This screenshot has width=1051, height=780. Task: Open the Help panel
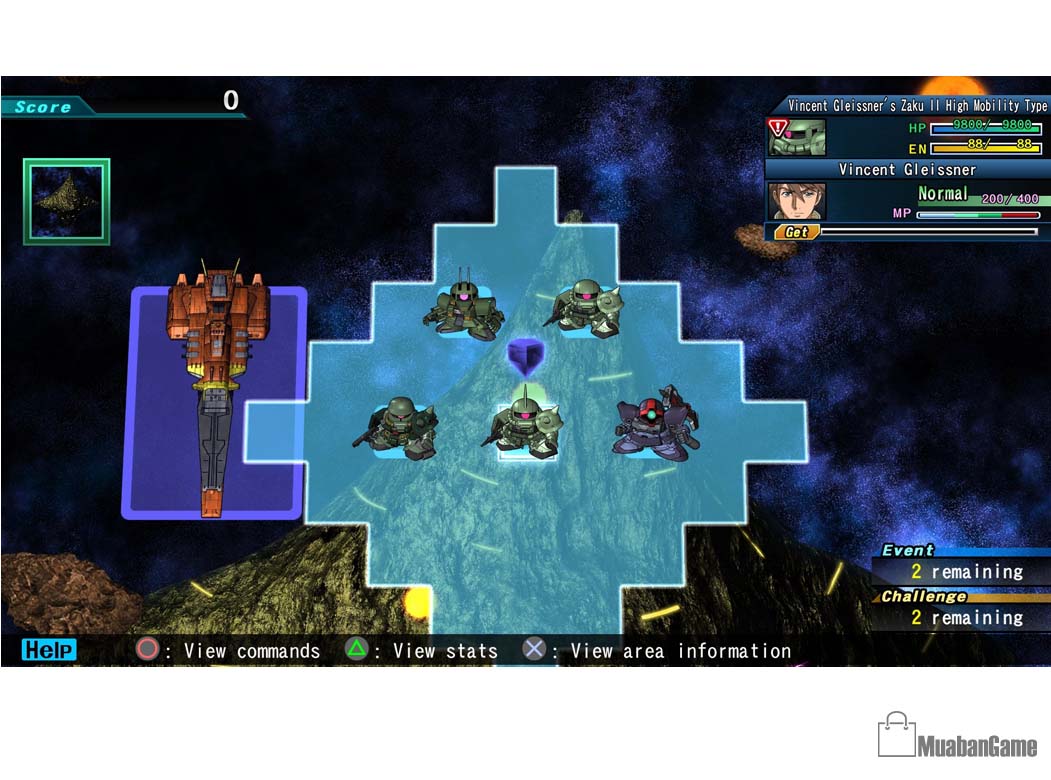pos(48,650)
